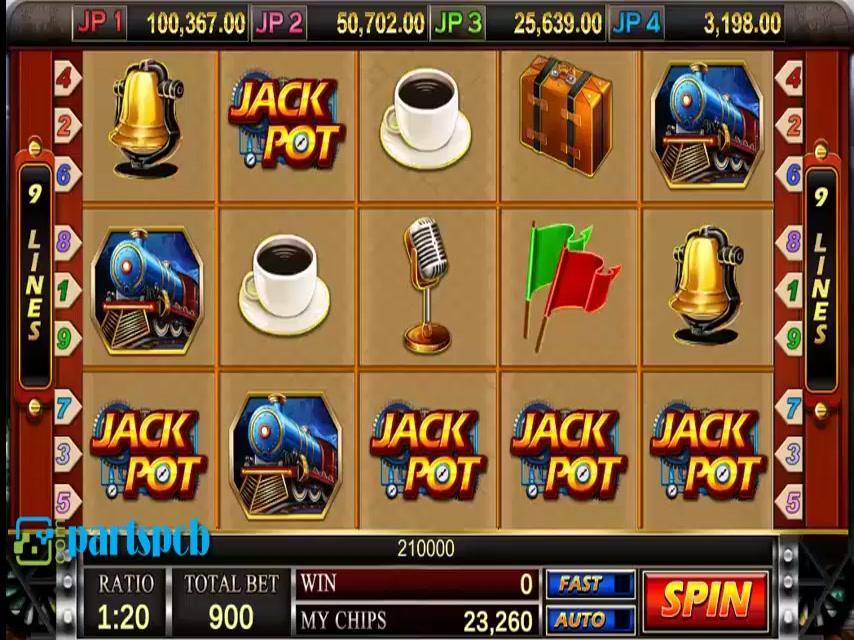Image resolution: width=854 pixels, height=640 pixels.
Task: Adjust the TOTAL BET amount
Action: (230, 602)
